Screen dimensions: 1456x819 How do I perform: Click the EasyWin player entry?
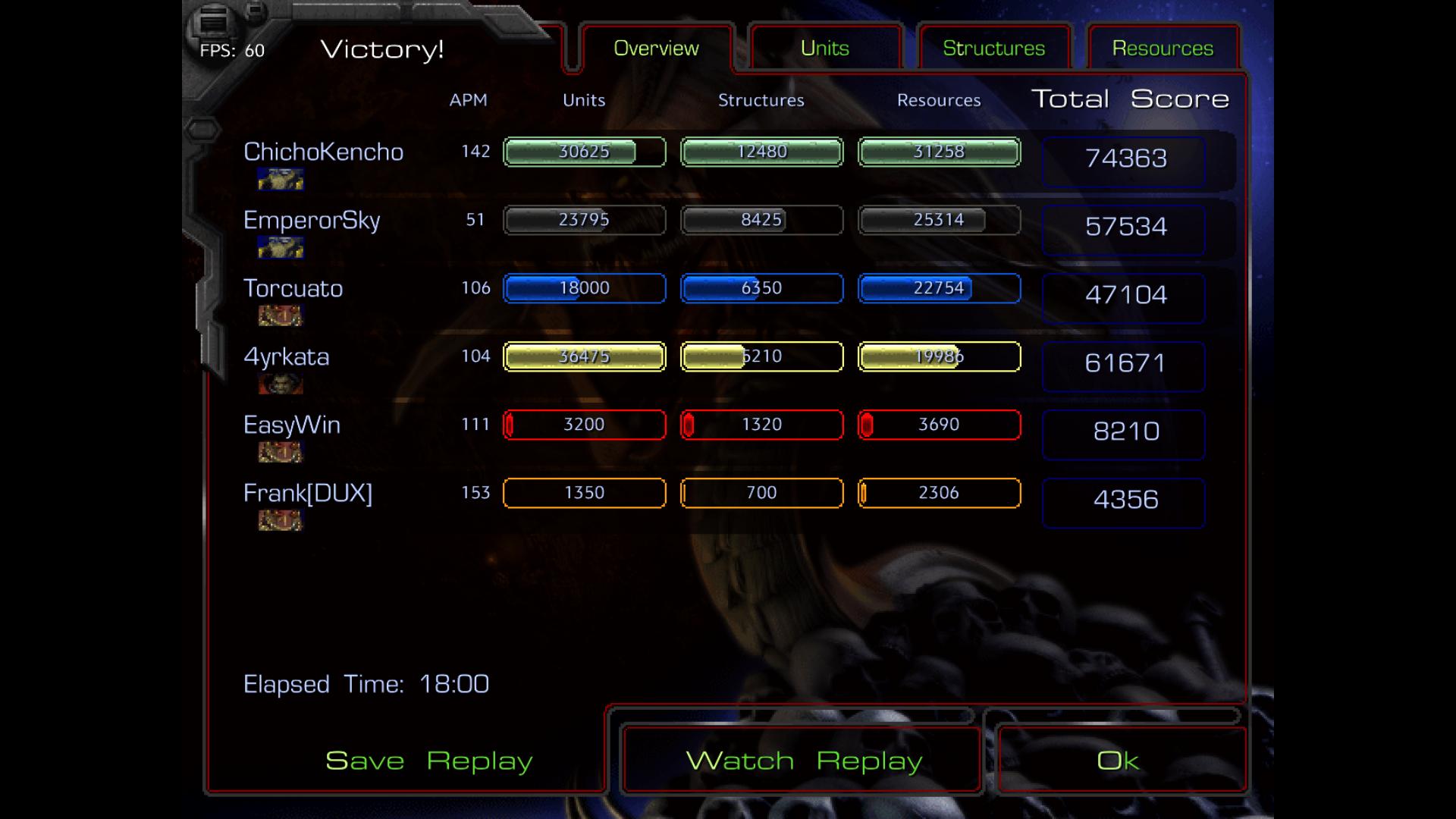[x=291, y=425]
